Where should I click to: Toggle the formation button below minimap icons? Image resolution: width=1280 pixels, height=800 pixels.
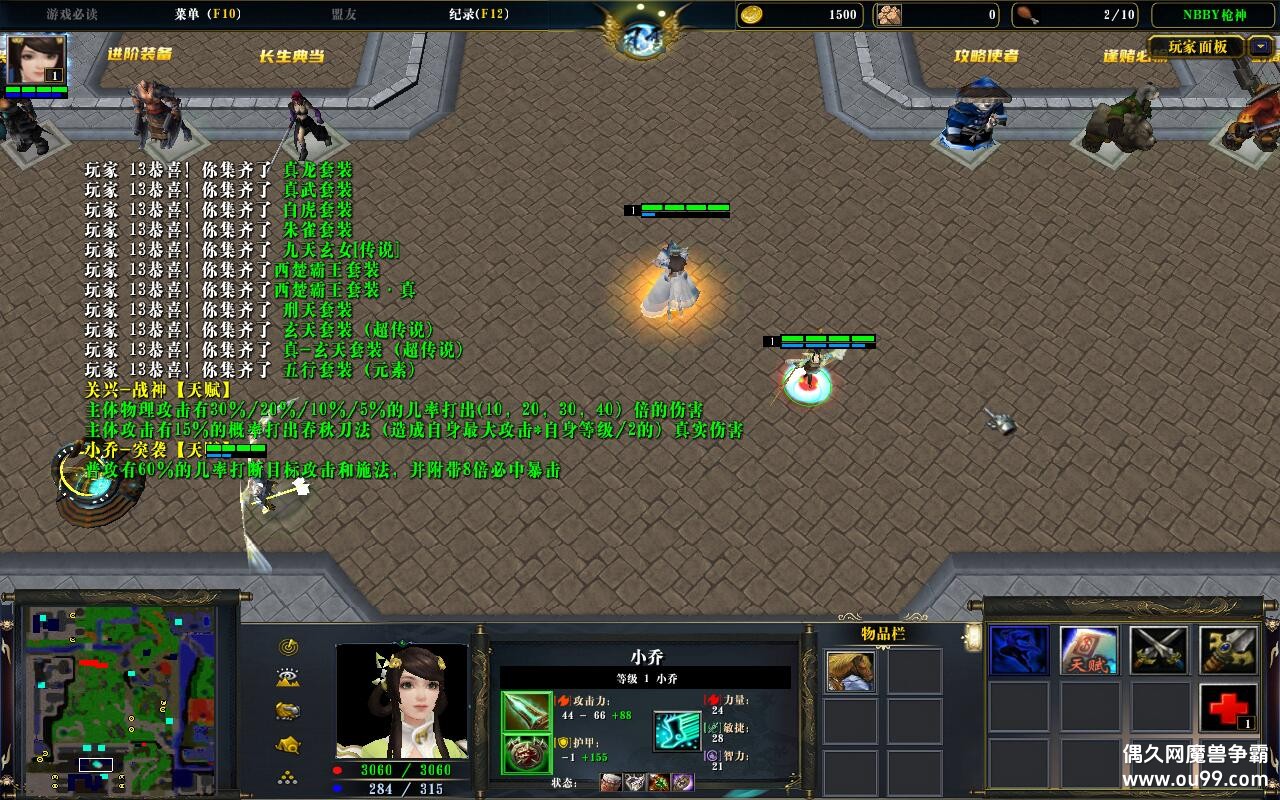click(x=289, y=777)
